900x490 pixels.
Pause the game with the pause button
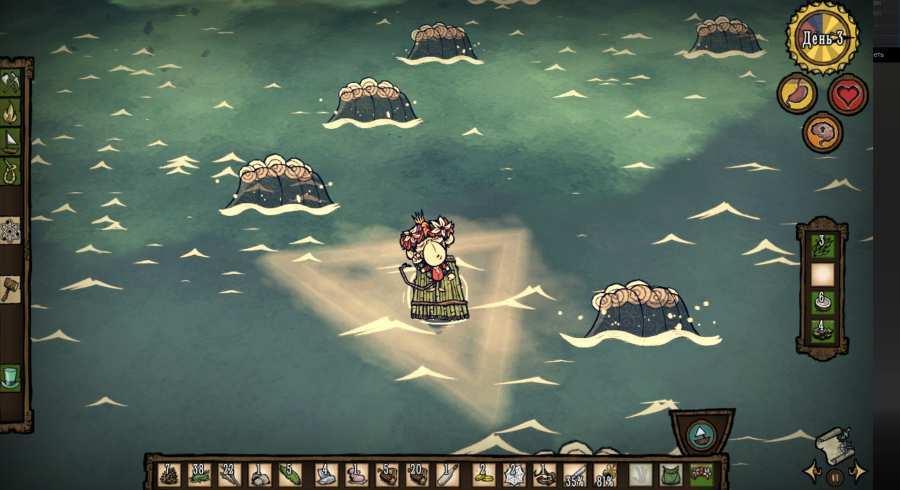pos(835,477)
